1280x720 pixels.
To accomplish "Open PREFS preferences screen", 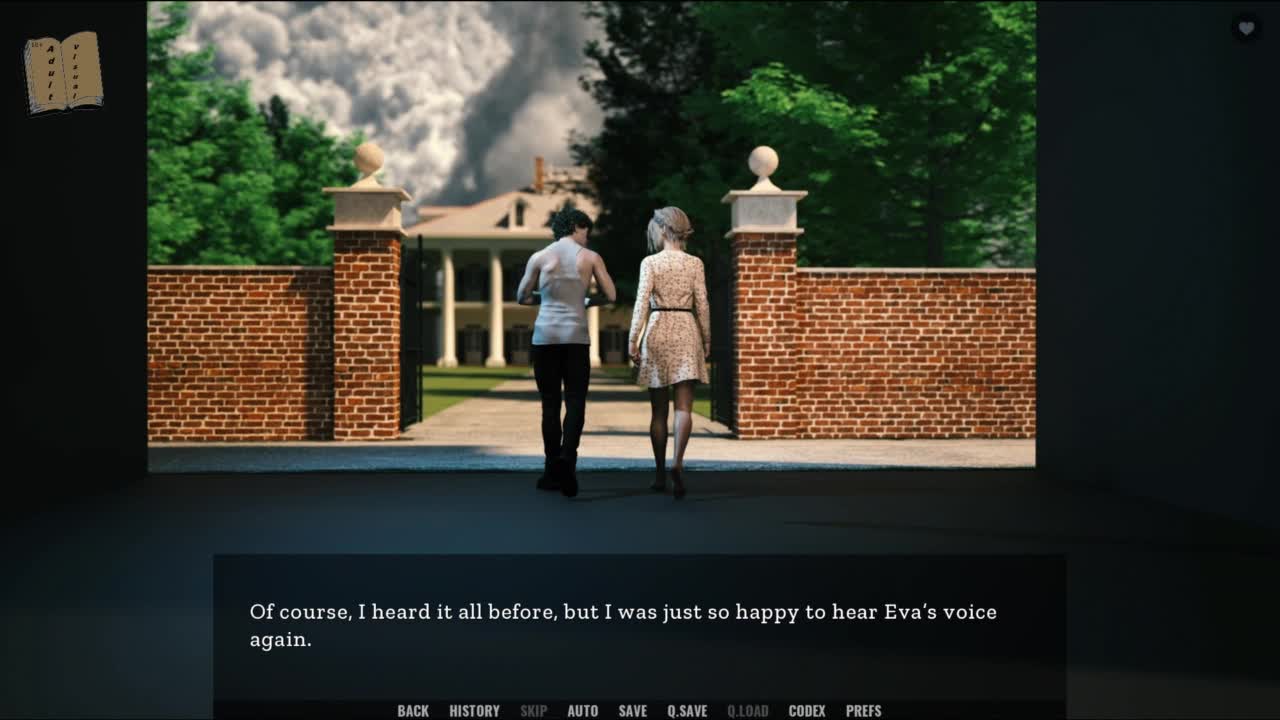I will 863,711.
